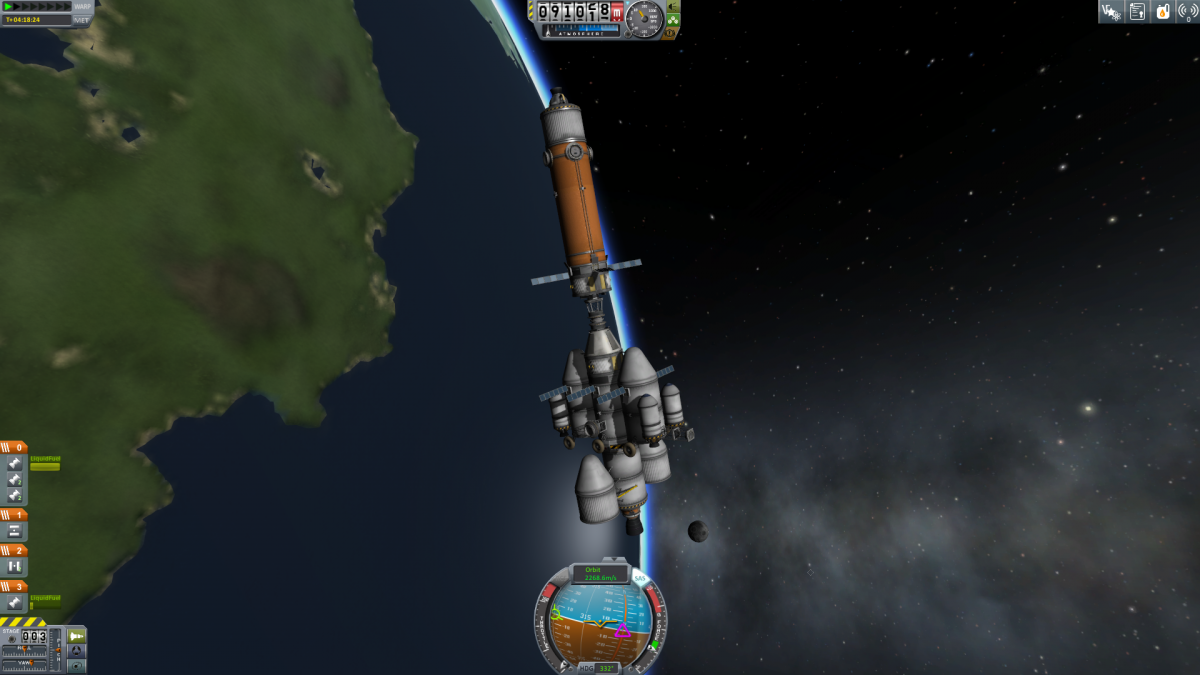This screenshot has width=1200, height=675.
Task: Toggle the green RCS button by altimeter
Action: point(673,18)
